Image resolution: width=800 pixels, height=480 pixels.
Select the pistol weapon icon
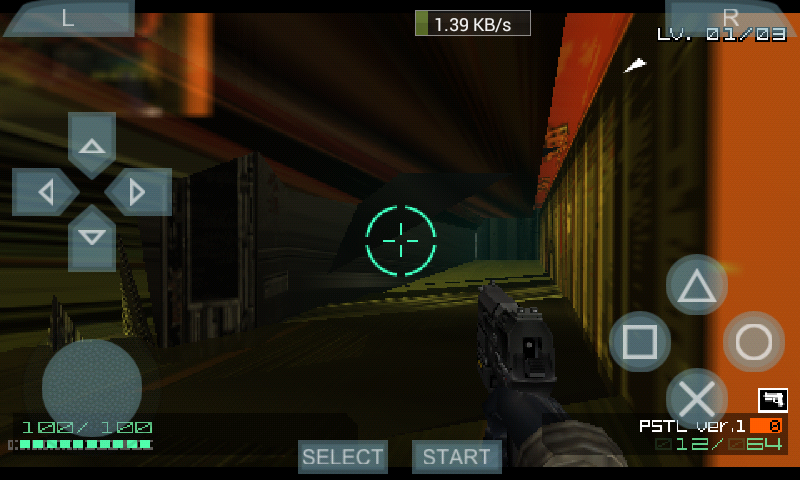pyautogui.click(x=772, y=399)
